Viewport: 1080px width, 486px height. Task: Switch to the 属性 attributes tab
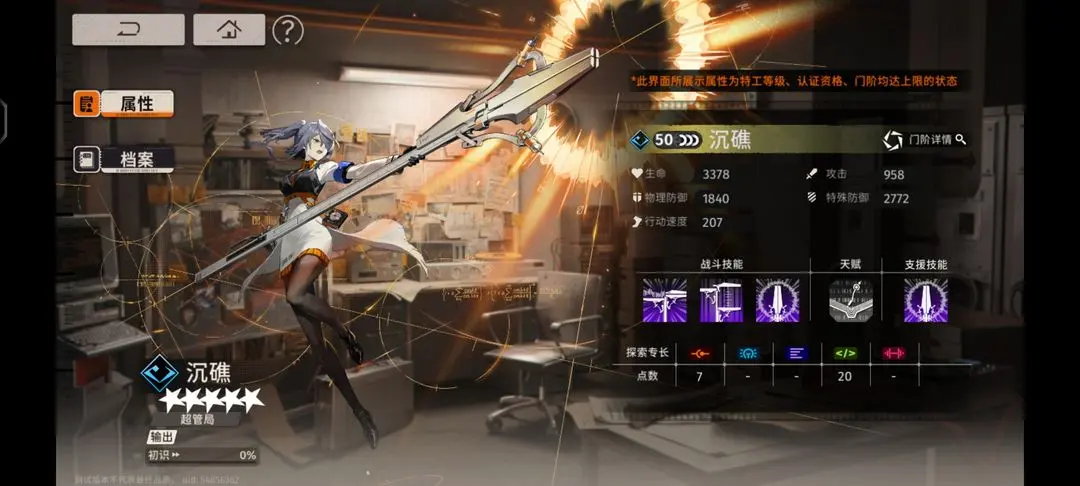[123, 103]
